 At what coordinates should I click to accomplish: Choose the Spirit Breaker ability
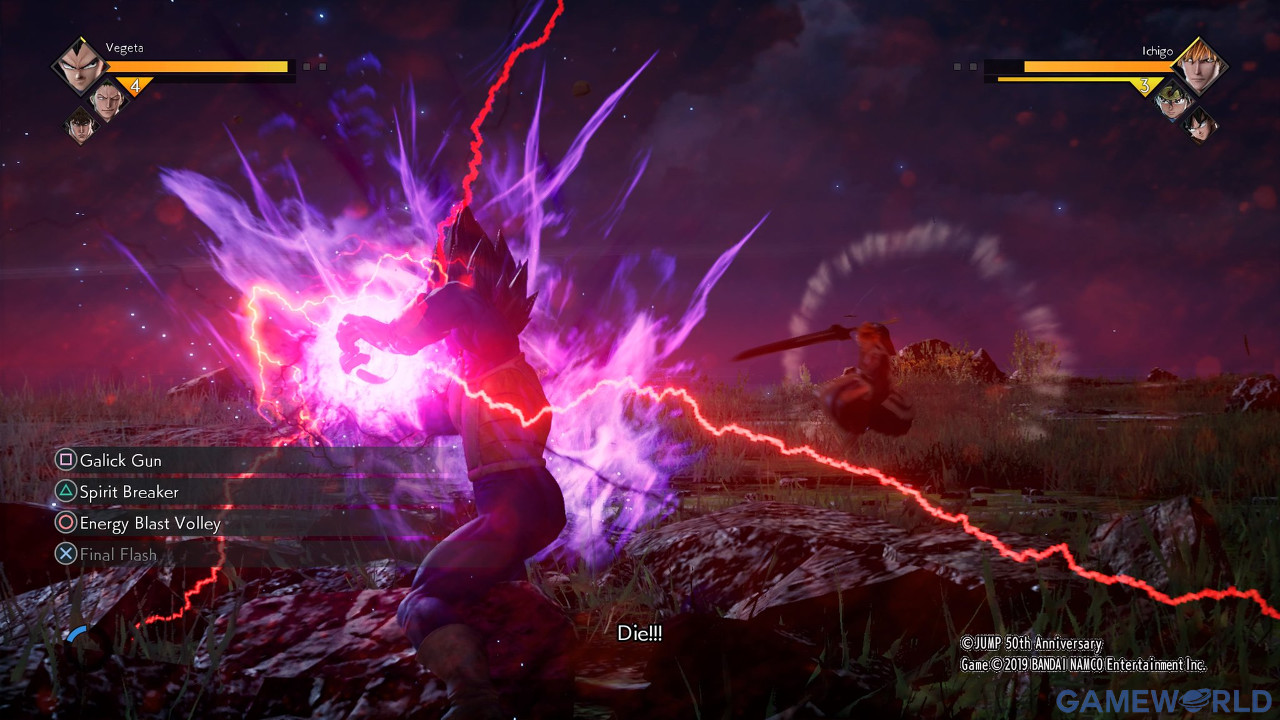[129, 492]
